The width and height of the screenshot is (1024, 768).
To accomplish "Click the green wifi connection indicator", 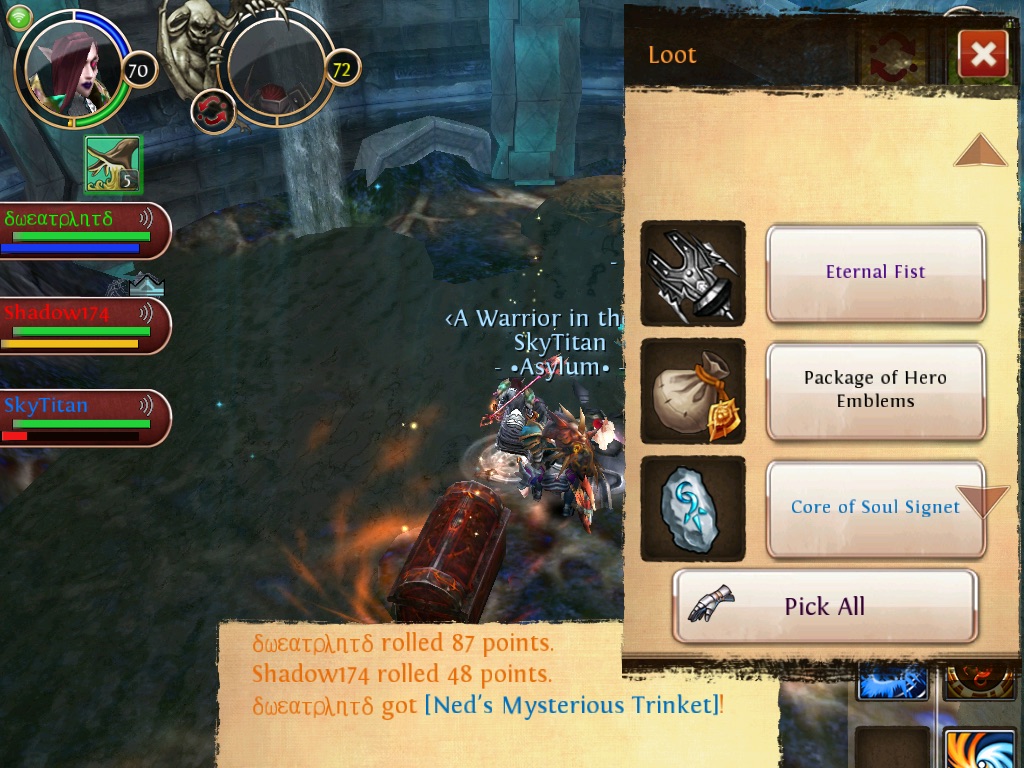I will [x=20, y=16].
